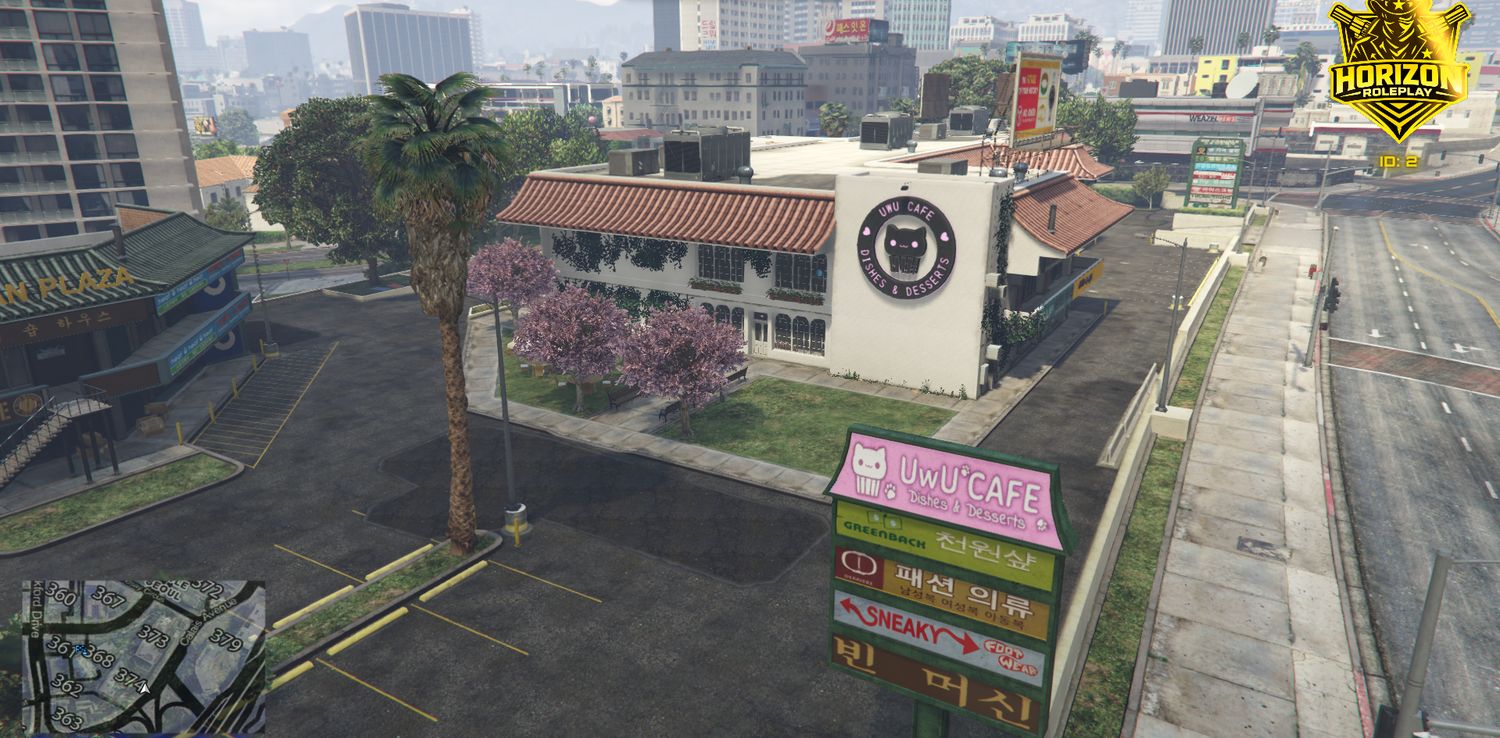The image size is (1500, 738).
Task: Select district number 360 on the minimap
Action: click(61, 595)
